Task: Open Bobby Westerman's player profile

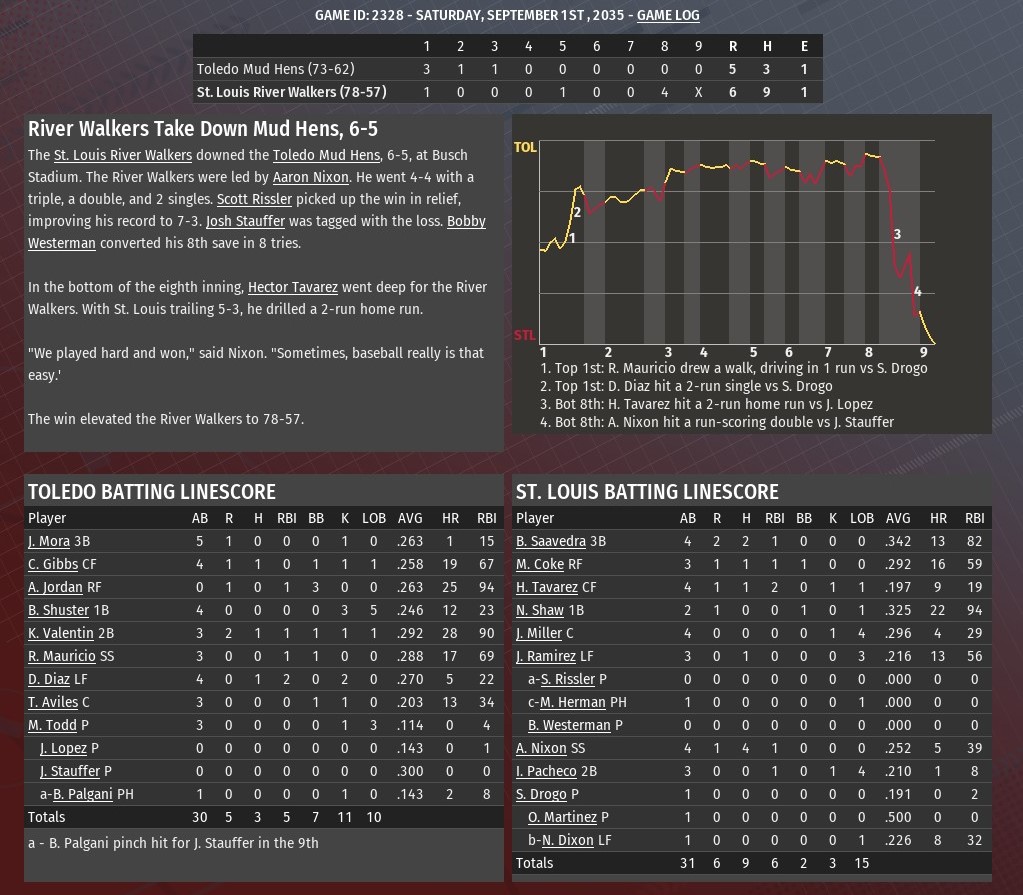Action: point(62,243)
